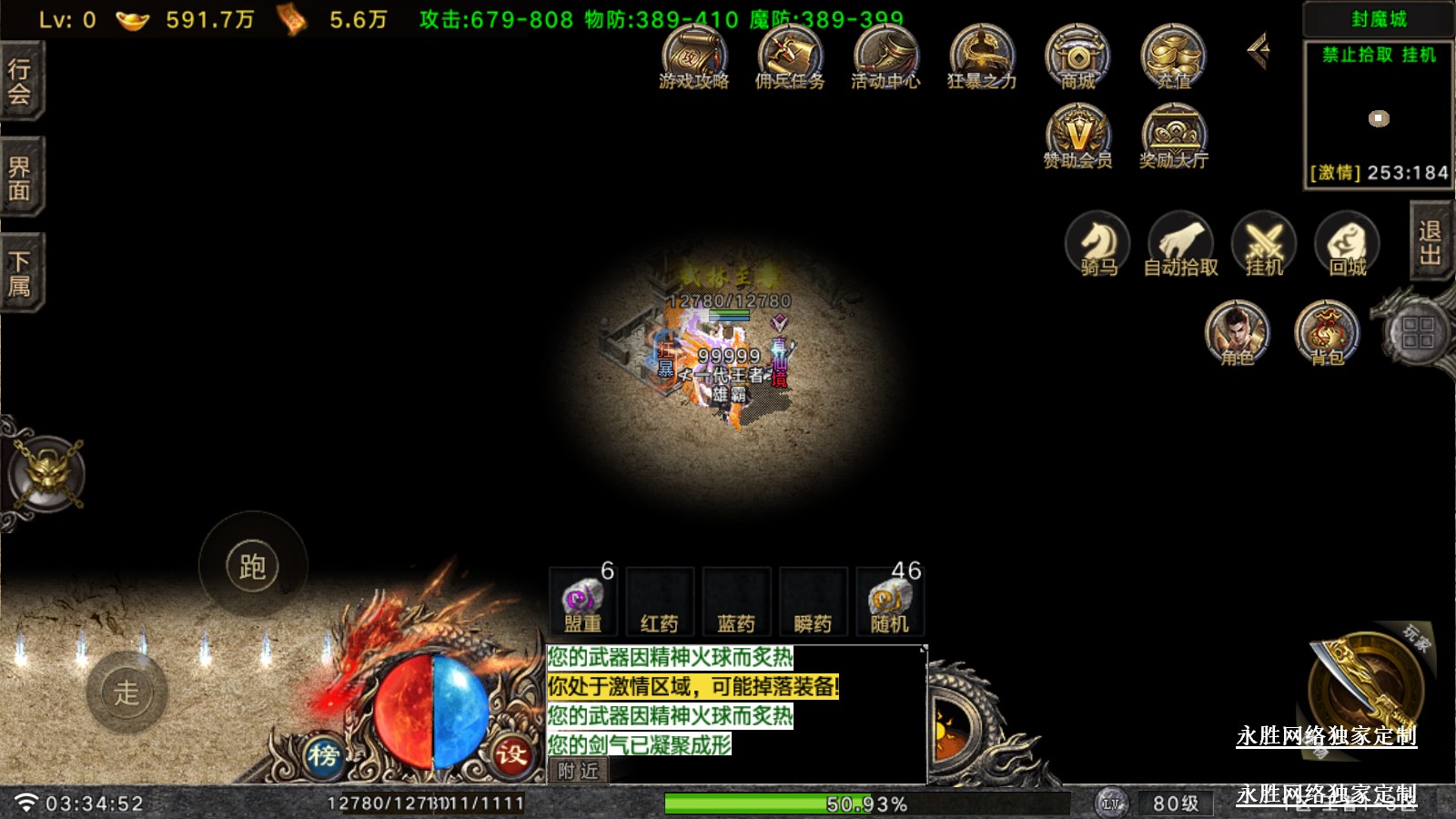Click the 退出 exit tab
The image size is (1456, 819).
pos(1430,242)
